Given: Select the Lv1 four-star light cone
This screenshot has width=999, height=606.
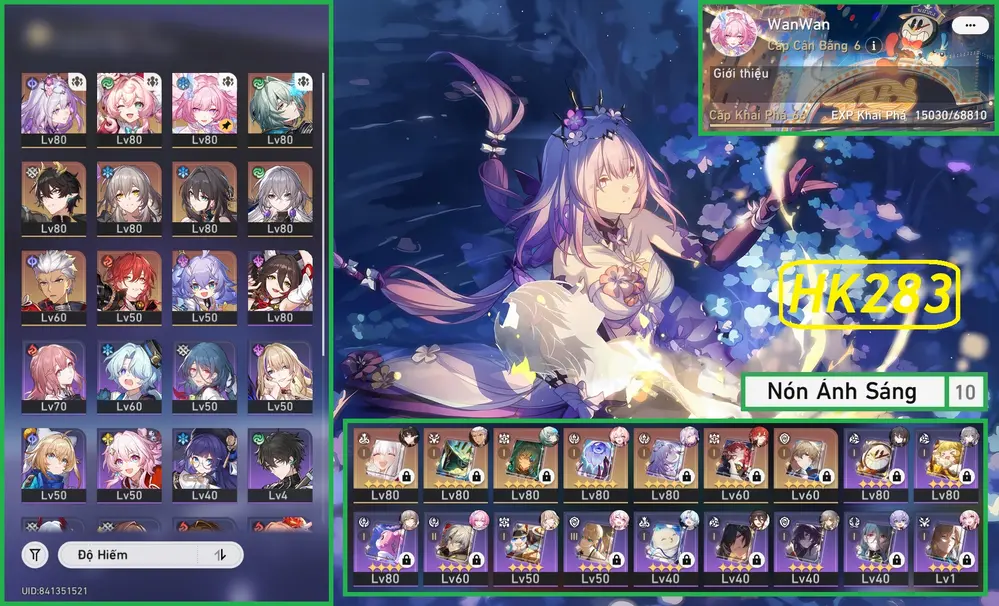Looking at the screenshot, I should (947, 548).
